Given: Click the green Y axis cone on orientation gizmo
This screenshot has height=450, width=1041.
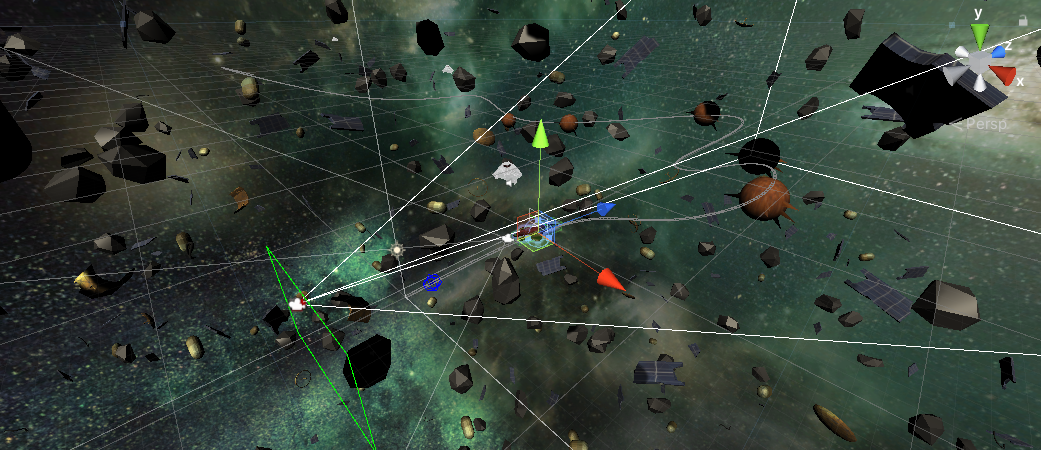Looking at the screenshot, I should pyautogui.click(x=979, y=36).
